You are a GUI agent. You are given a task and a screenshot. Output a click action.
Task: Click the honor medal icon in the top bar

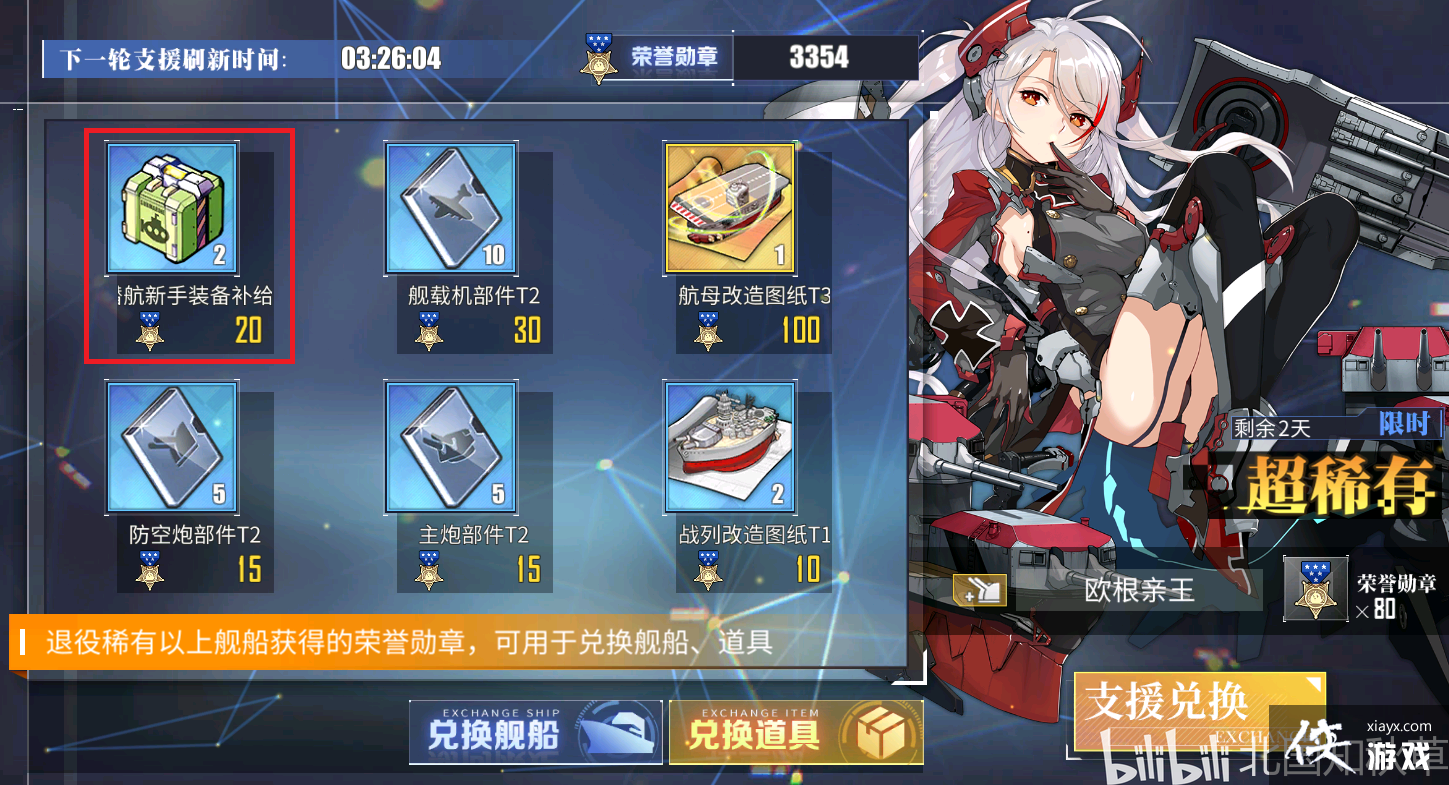[599, 56]
